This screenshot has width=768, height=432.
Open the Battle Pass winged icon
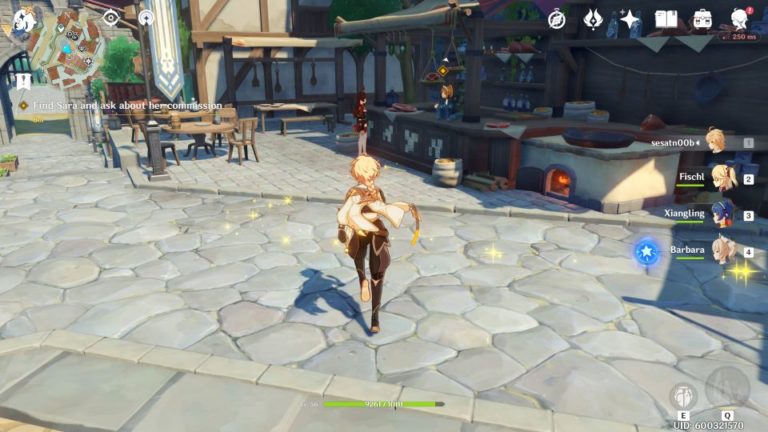(593, 19)
